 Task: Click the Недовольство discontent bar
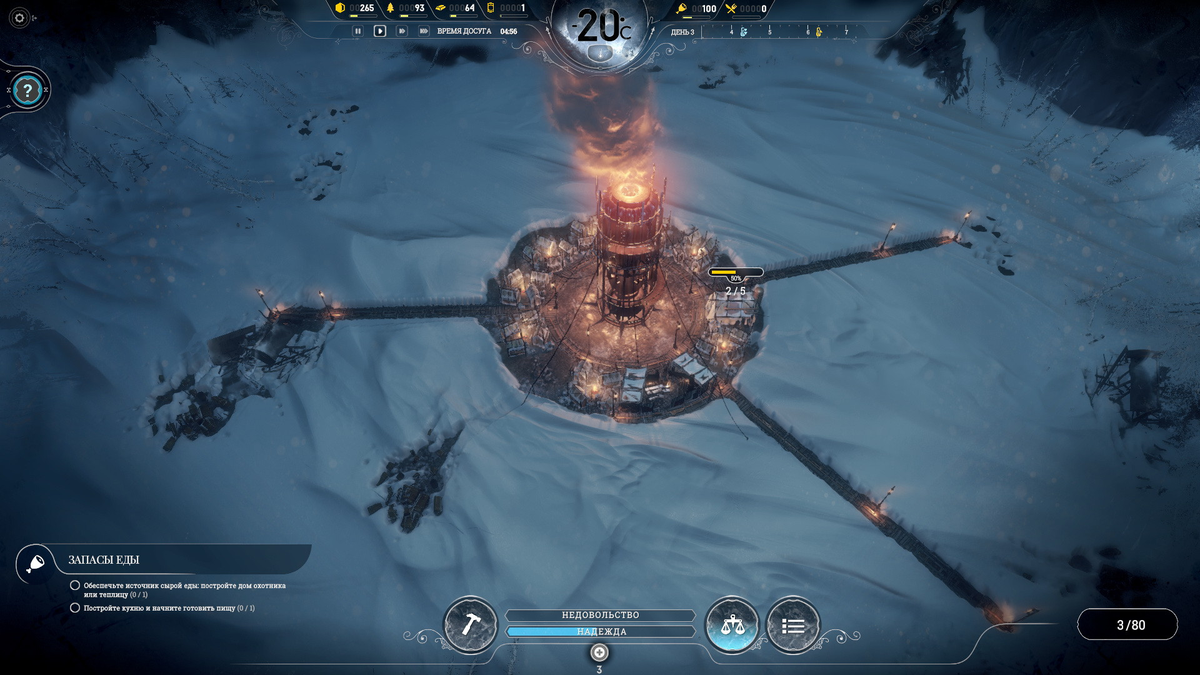pos(600,615)
